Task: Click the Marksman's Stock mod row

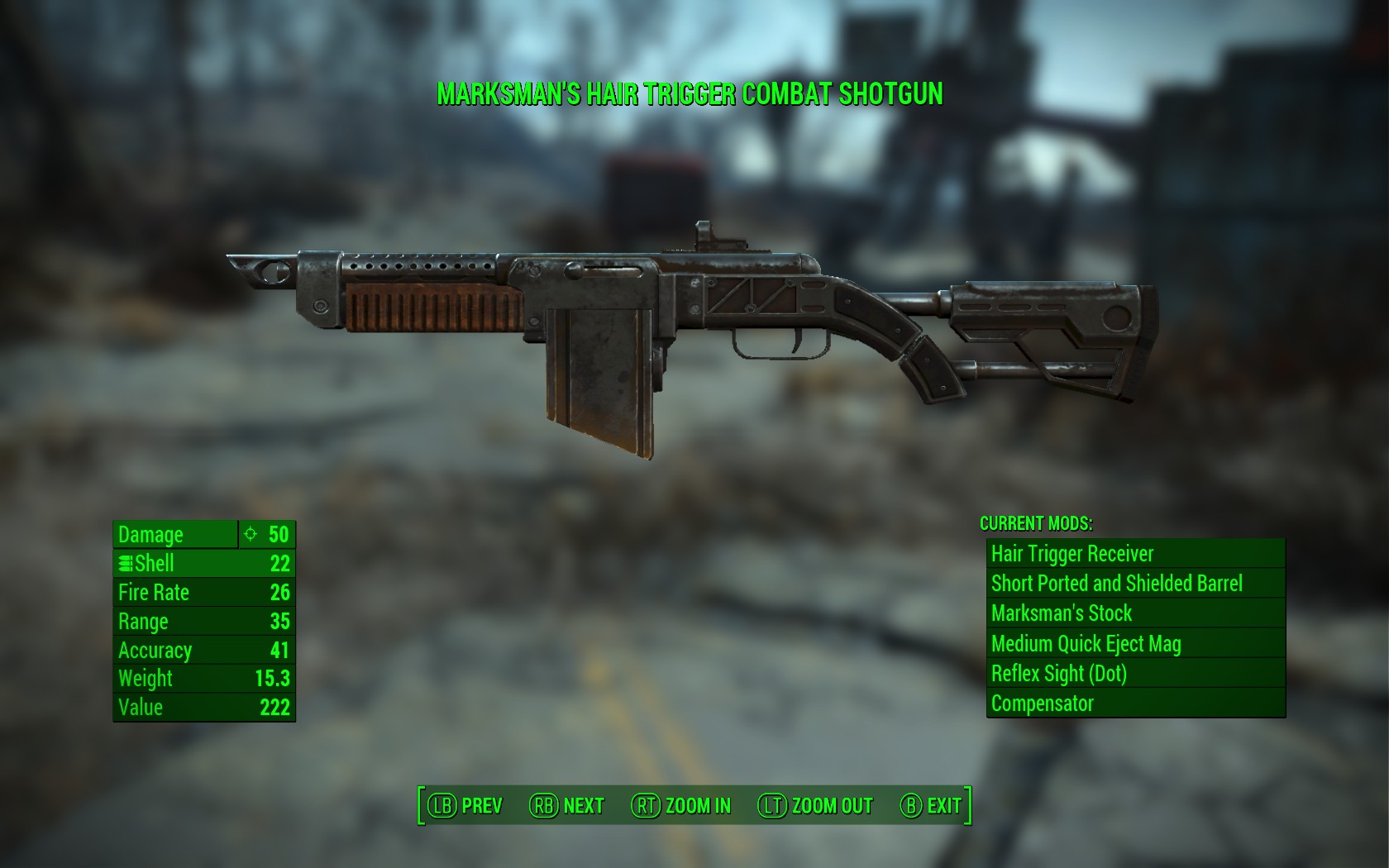Action: pos(1135,613)
